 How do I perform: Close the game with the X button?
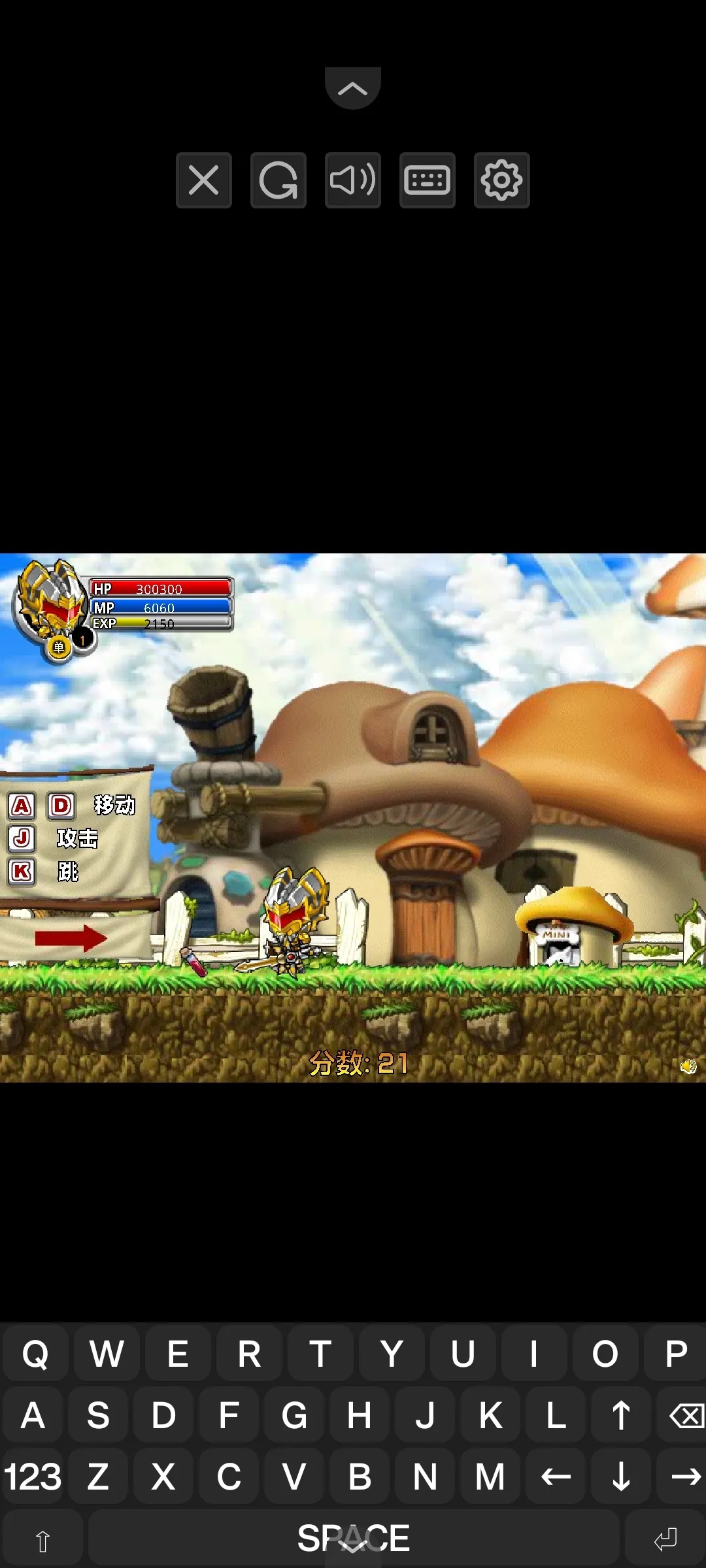(204, 180)
